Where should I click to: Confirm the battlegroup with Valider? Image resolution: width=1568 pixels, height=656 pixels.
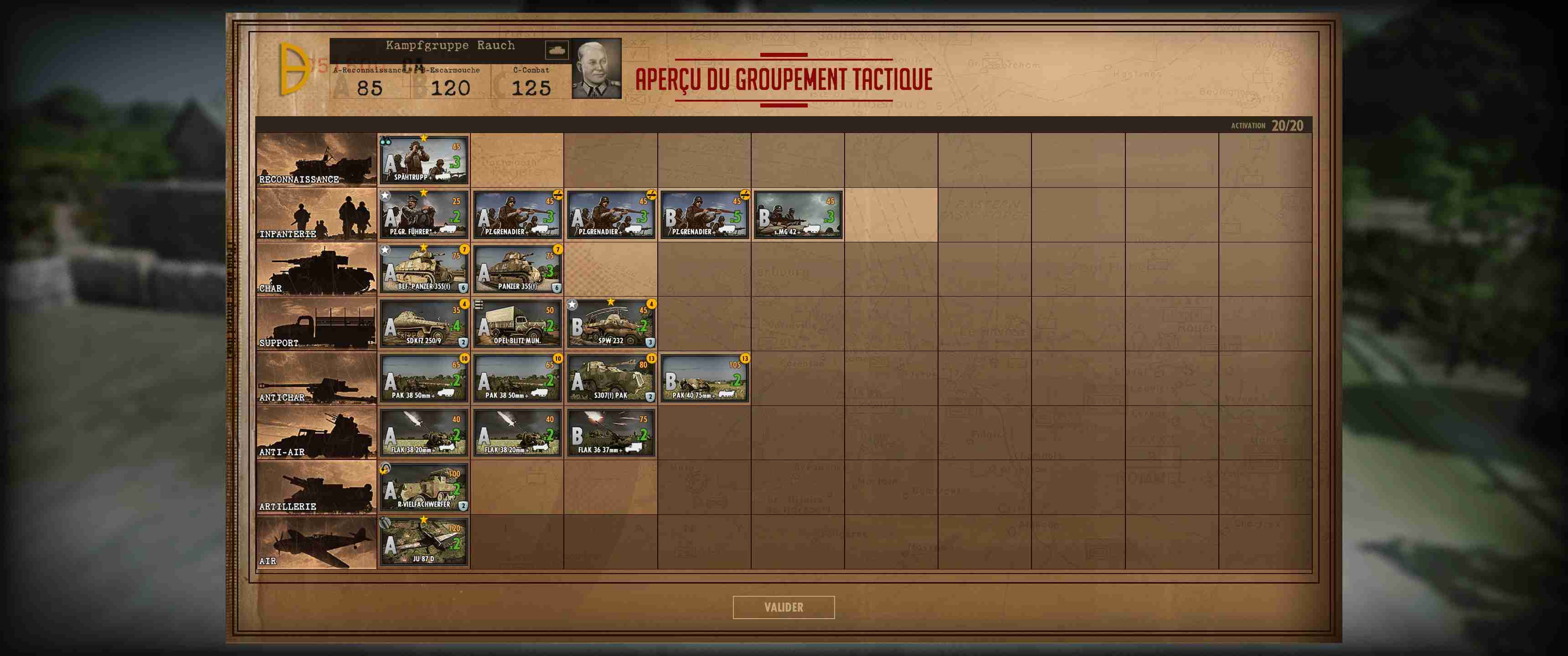[x=784, y=607]
